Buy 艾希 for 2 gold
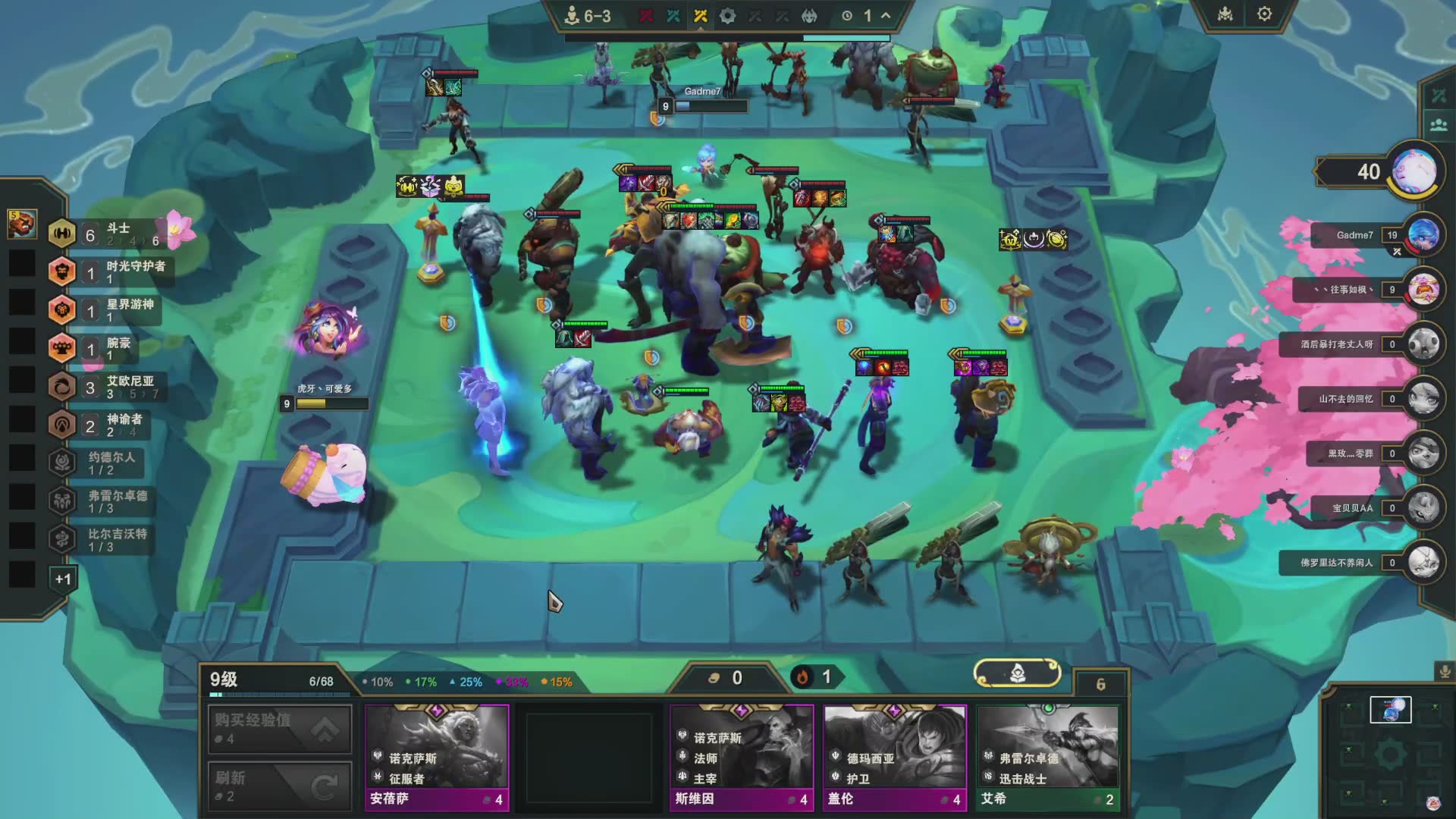The width and height of the screenshot is (1456, 819). 1048,757
